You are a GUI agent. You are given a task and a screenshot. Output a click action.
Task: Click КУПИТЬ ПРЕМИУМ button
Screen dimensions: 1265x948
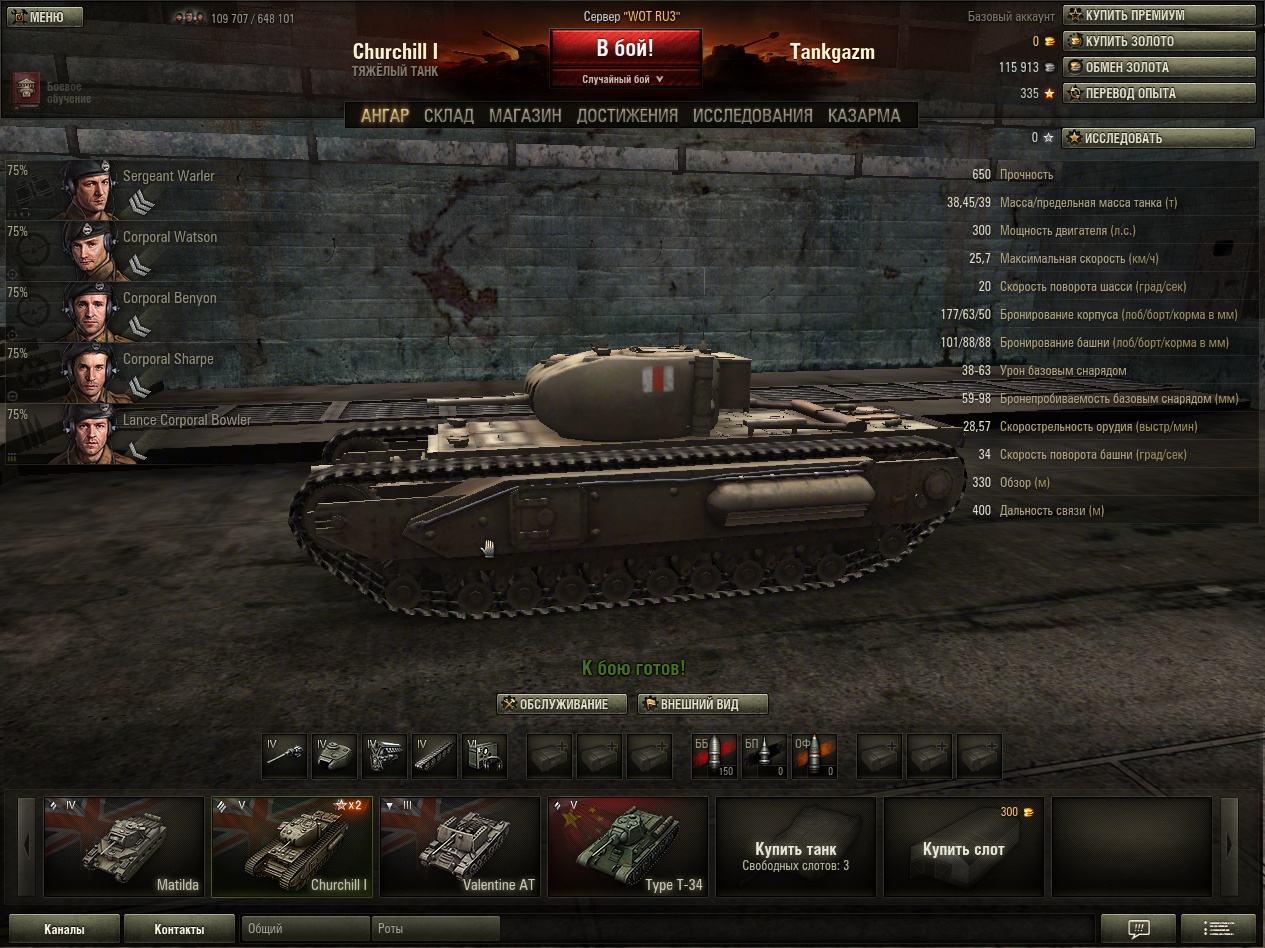point(1158,16)
